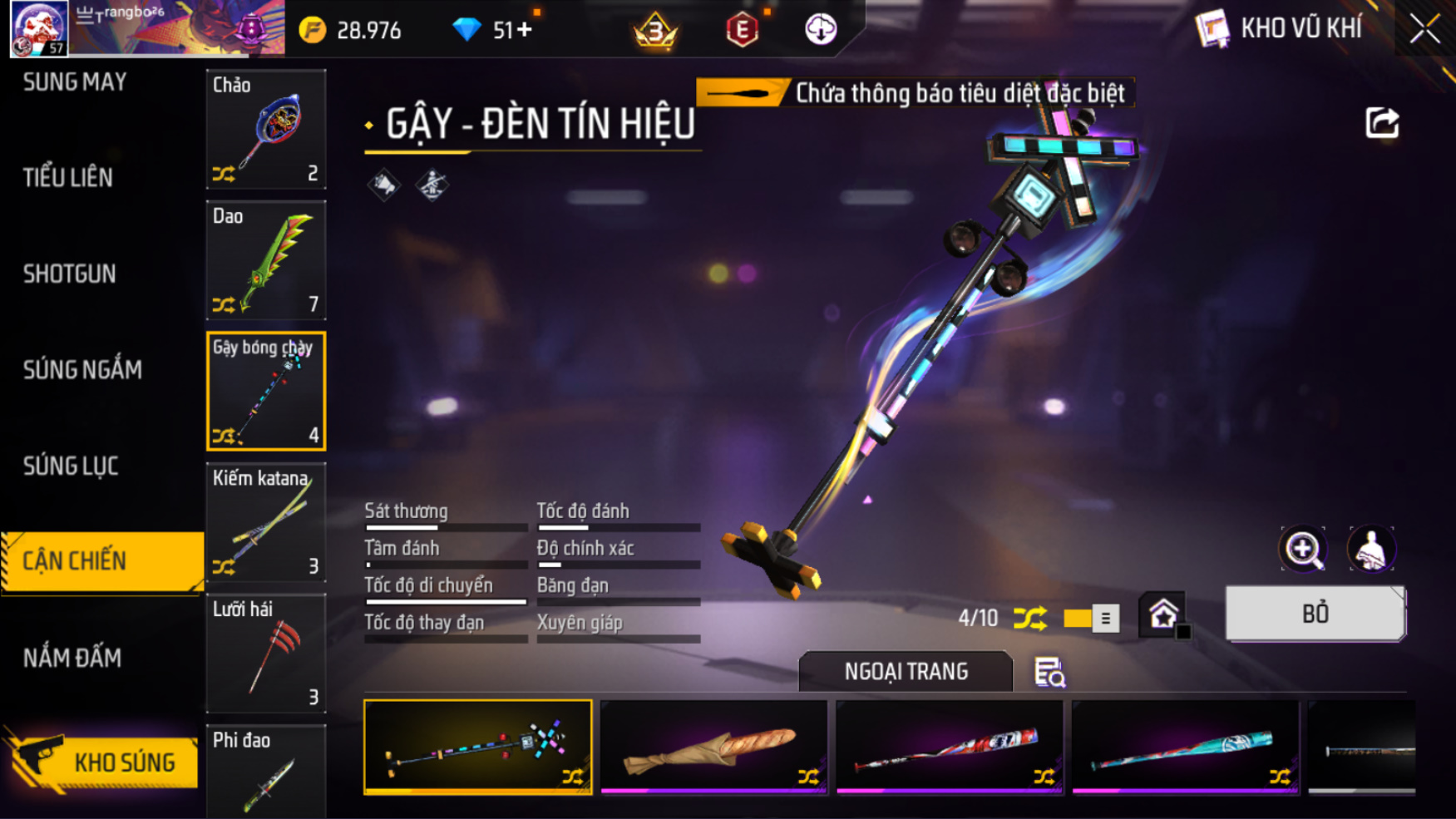The image size is (1456, 819).
Task: Share the weapon skin
Action: point(1382,123)
